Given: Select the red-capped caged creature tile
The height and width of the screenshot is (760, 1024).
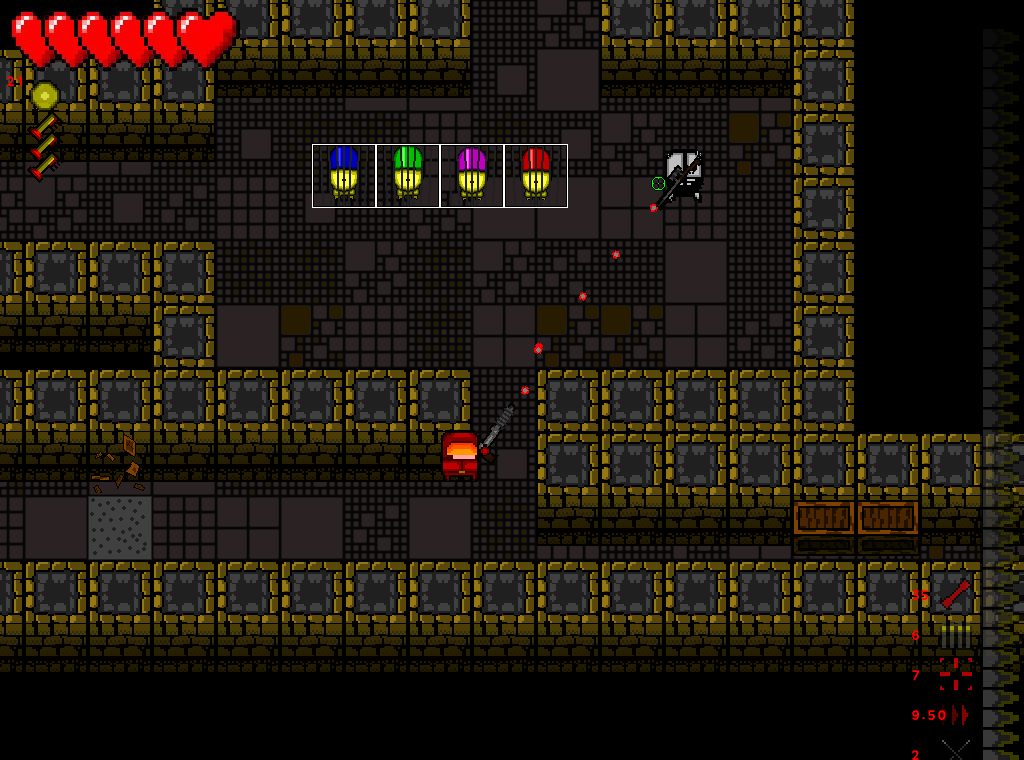Looking at the screenshot, I should click(536, 176).
